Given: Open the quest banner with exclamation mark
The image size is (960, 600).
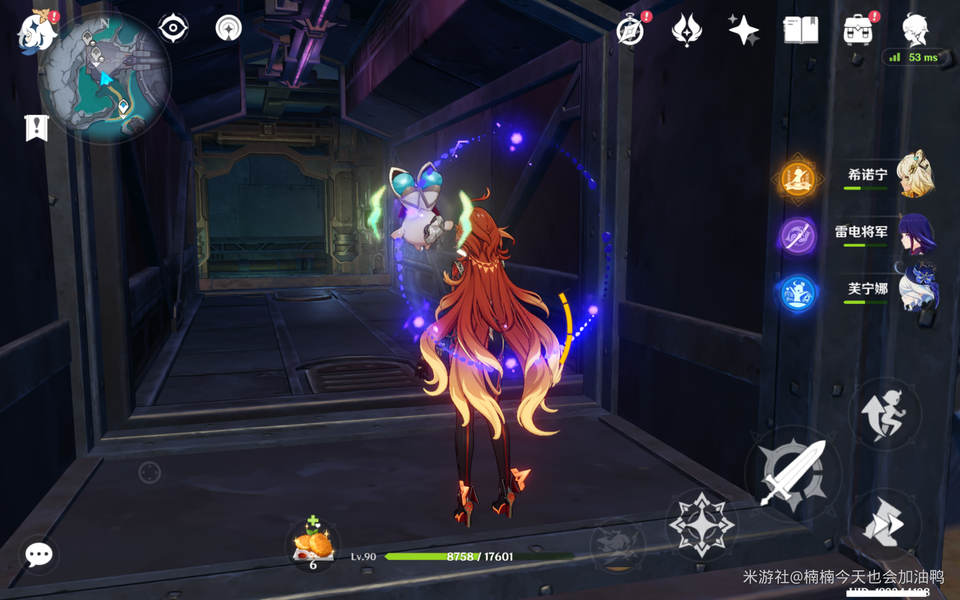Looking at the screenshot, I should pos(37,128).
